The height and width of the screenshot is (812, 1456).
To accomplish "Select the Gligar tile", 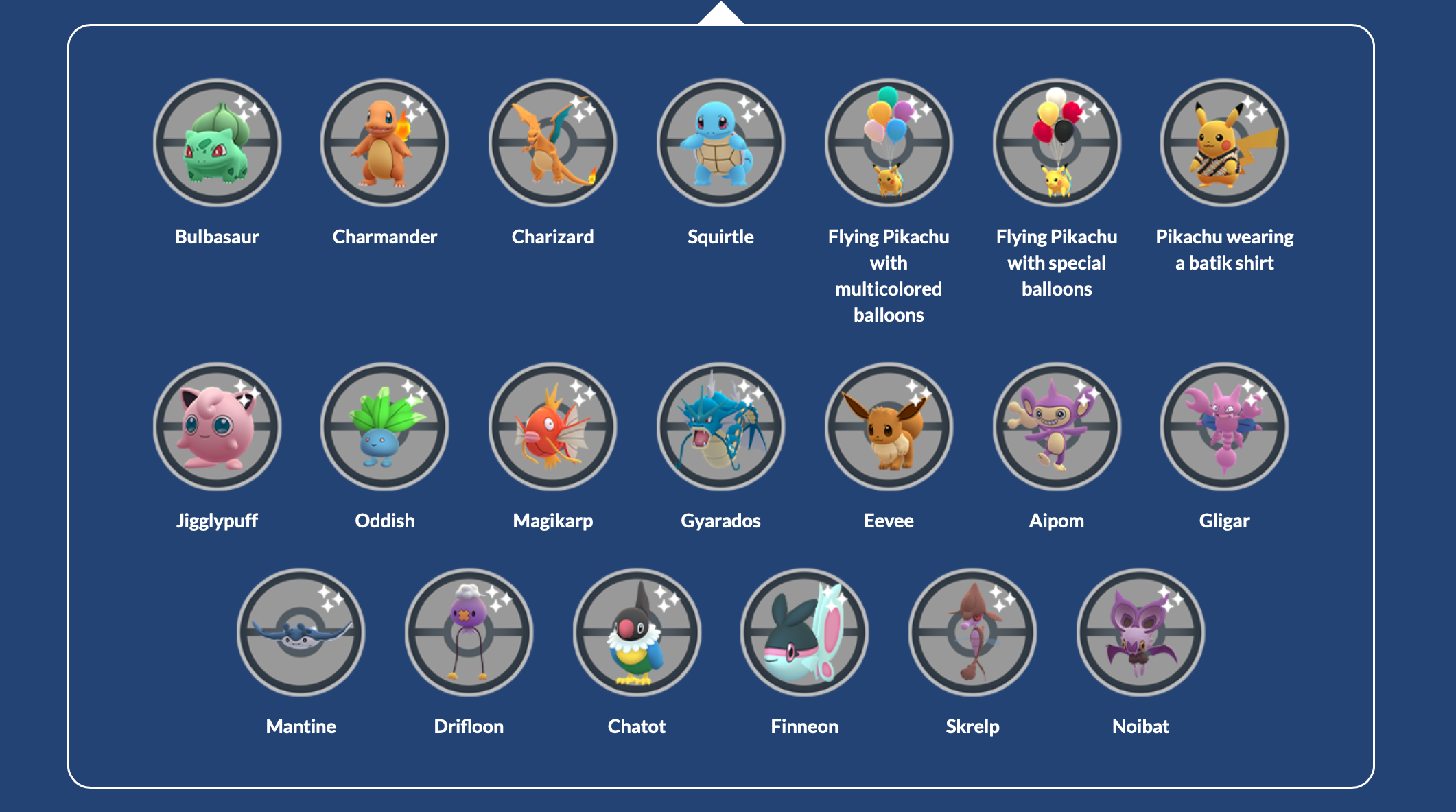I will coord(1224,427).
